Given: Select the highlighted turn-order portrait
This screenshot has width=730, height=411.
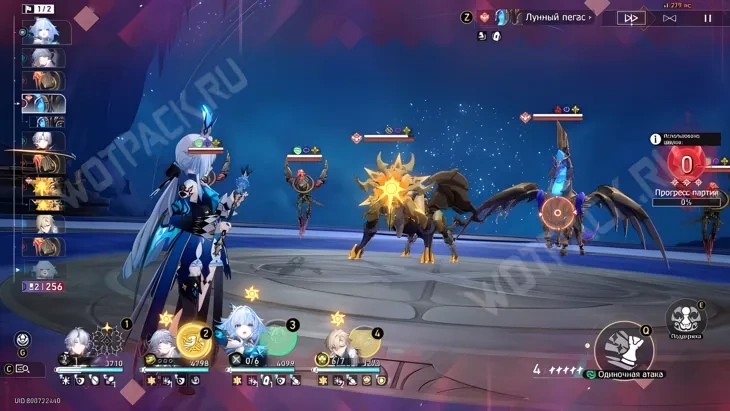Looking at the screenshot, I should coord(44,104).
